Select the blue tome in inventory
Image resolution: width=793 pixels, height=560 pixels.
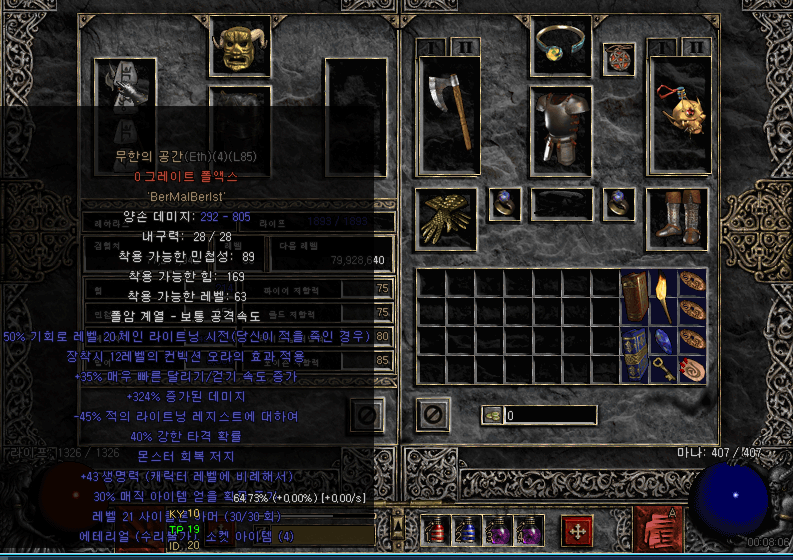tap(634, 355)
